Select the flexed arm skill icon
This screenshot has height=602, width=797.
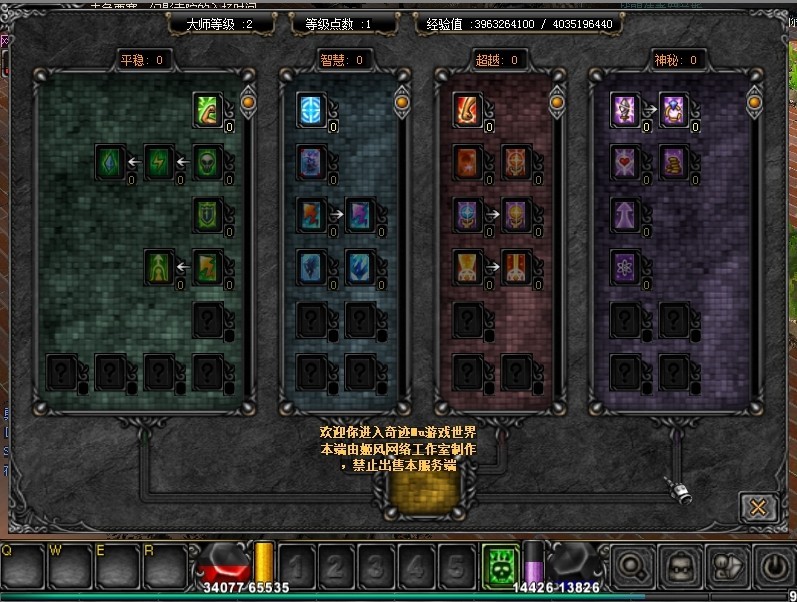(x=207, y=108)
